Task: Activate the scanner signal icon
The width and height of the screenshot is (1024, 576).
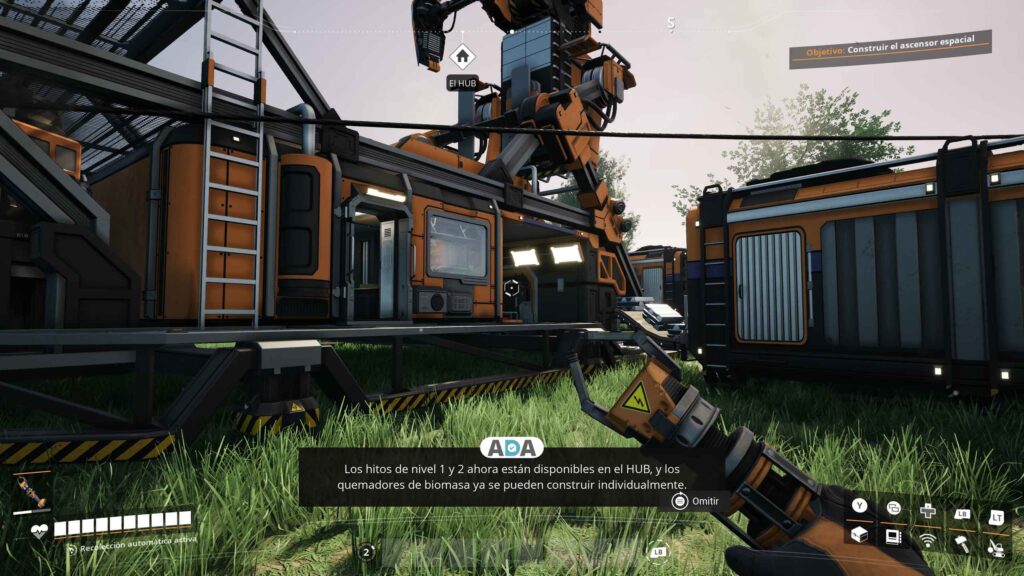Action: (928, 541)
